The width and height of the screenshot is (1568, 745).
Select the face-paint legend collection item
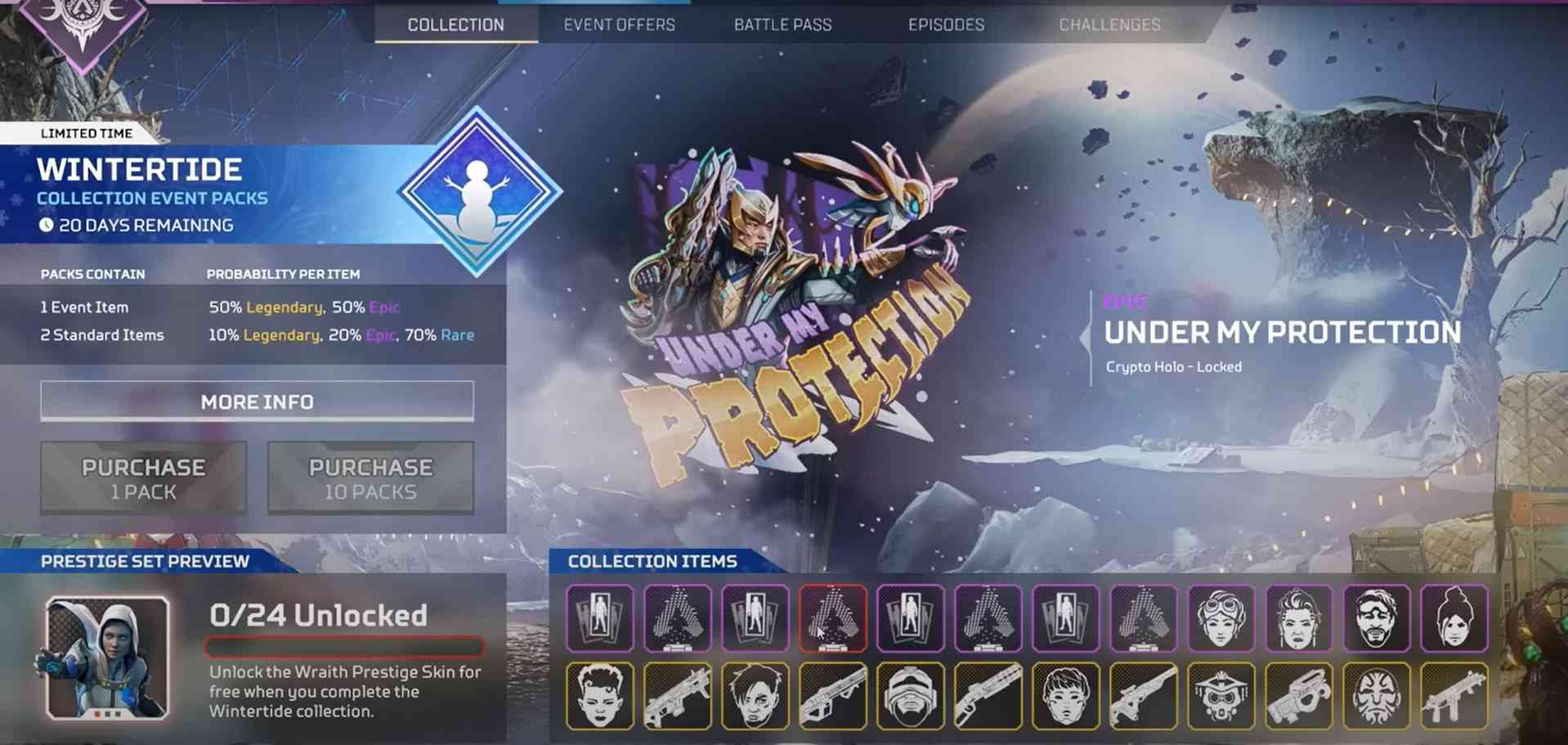tap(1376, 696)
